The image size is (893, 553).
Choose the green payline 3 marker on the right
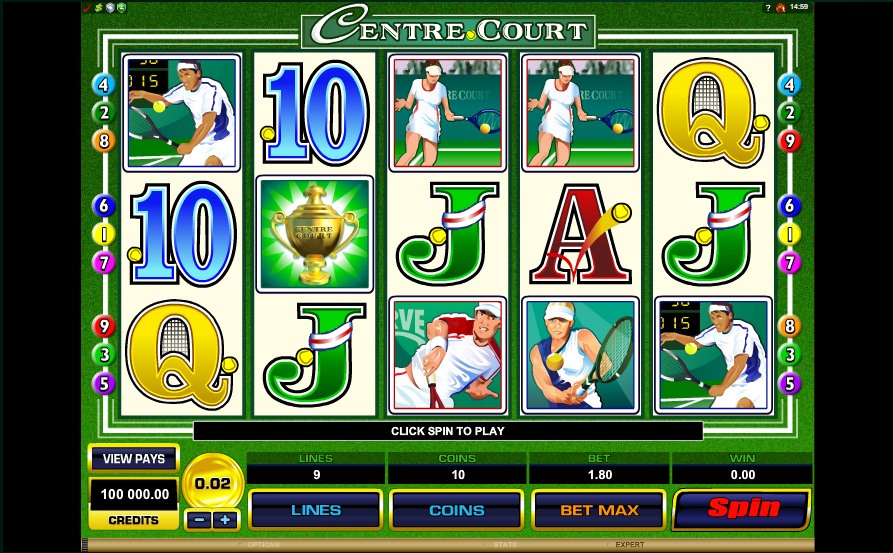pyautogui.click(x=790, y=354)
